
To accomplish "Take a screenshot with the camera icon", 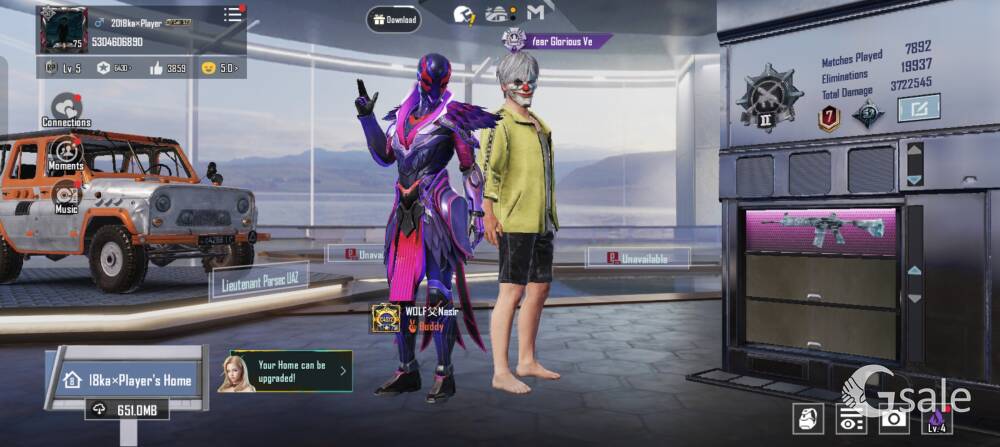I will [x=892, y=419].
